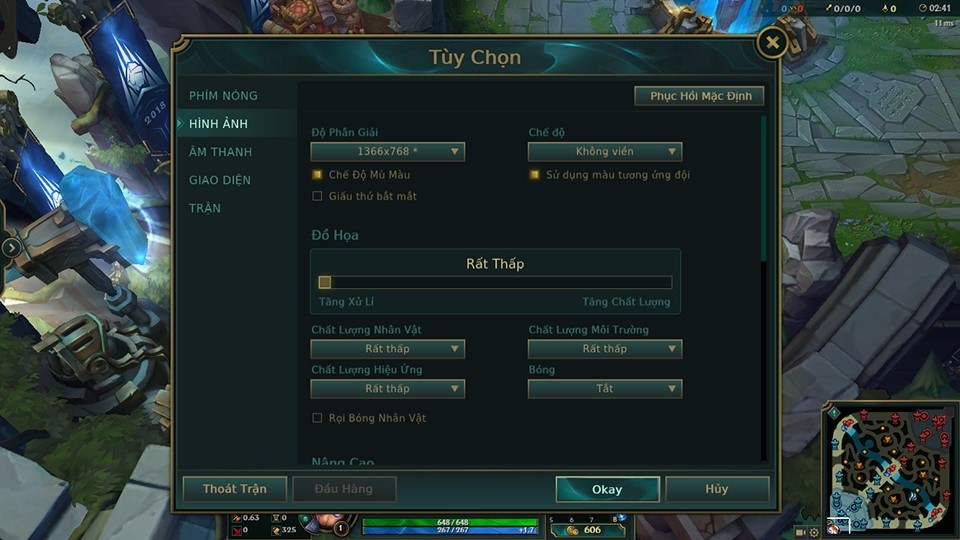Open the Chất Lượng Hiệu Ứng dropdown

tap(387, 389)
